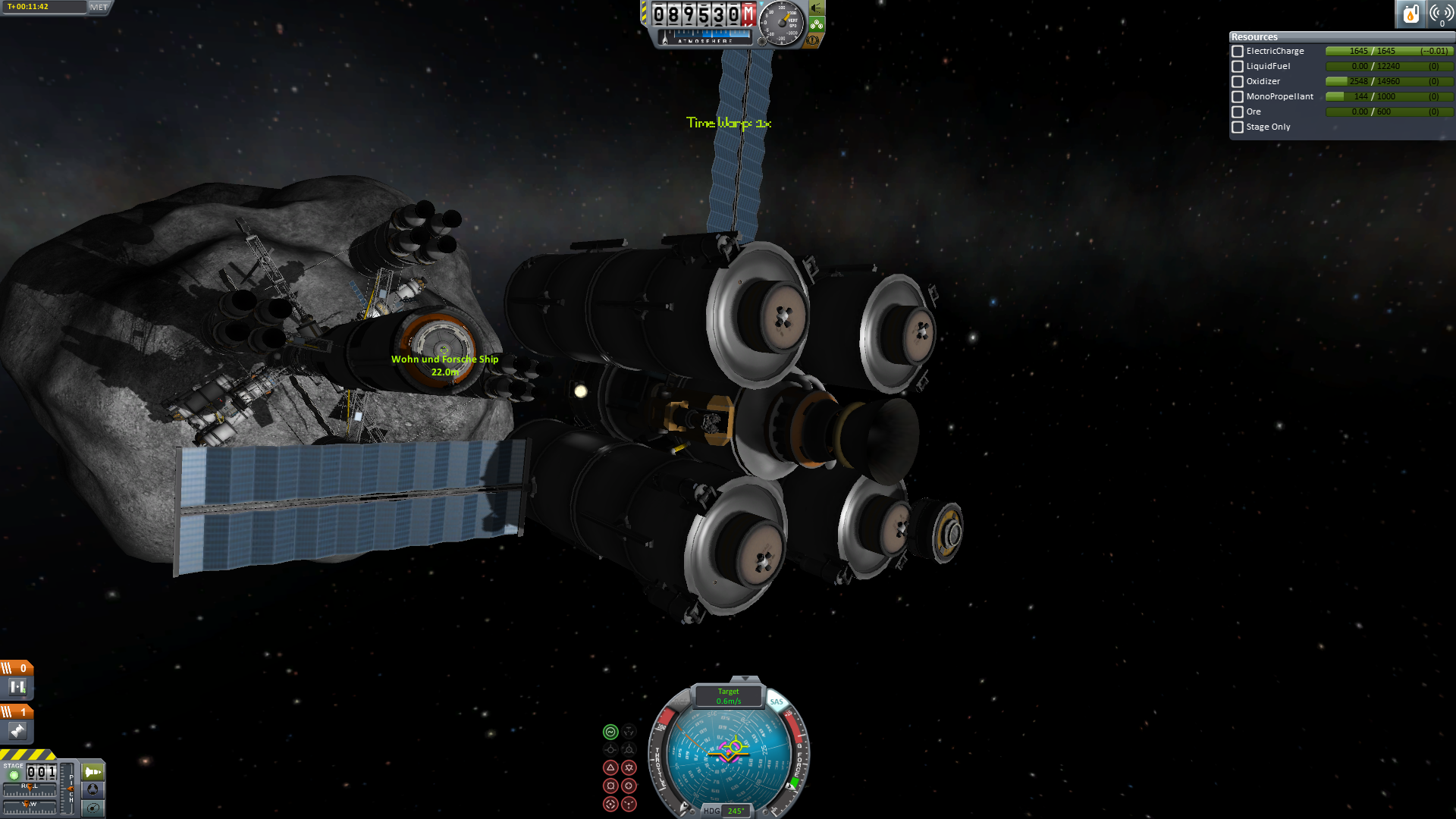
Task: Switch to docking mode button
Action: (x=93, y=789)
